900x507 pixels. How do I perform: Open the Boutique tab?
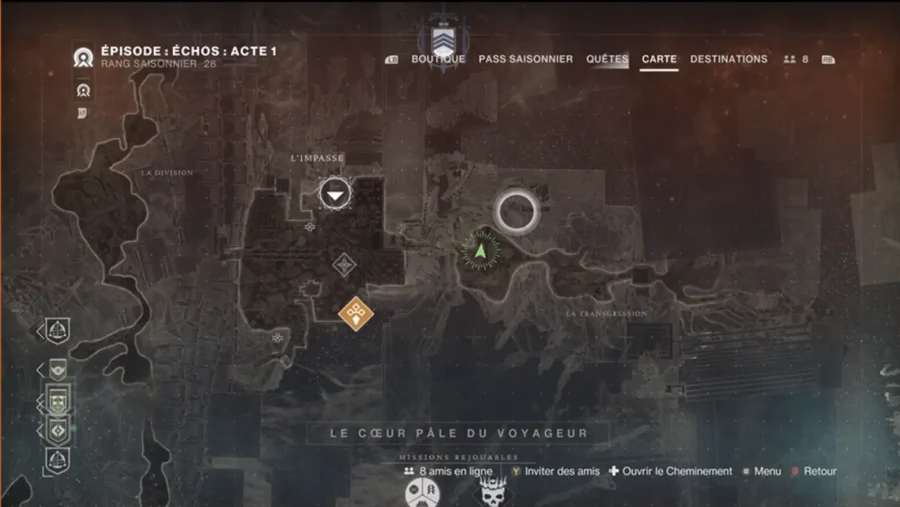[x=438, y=59]
